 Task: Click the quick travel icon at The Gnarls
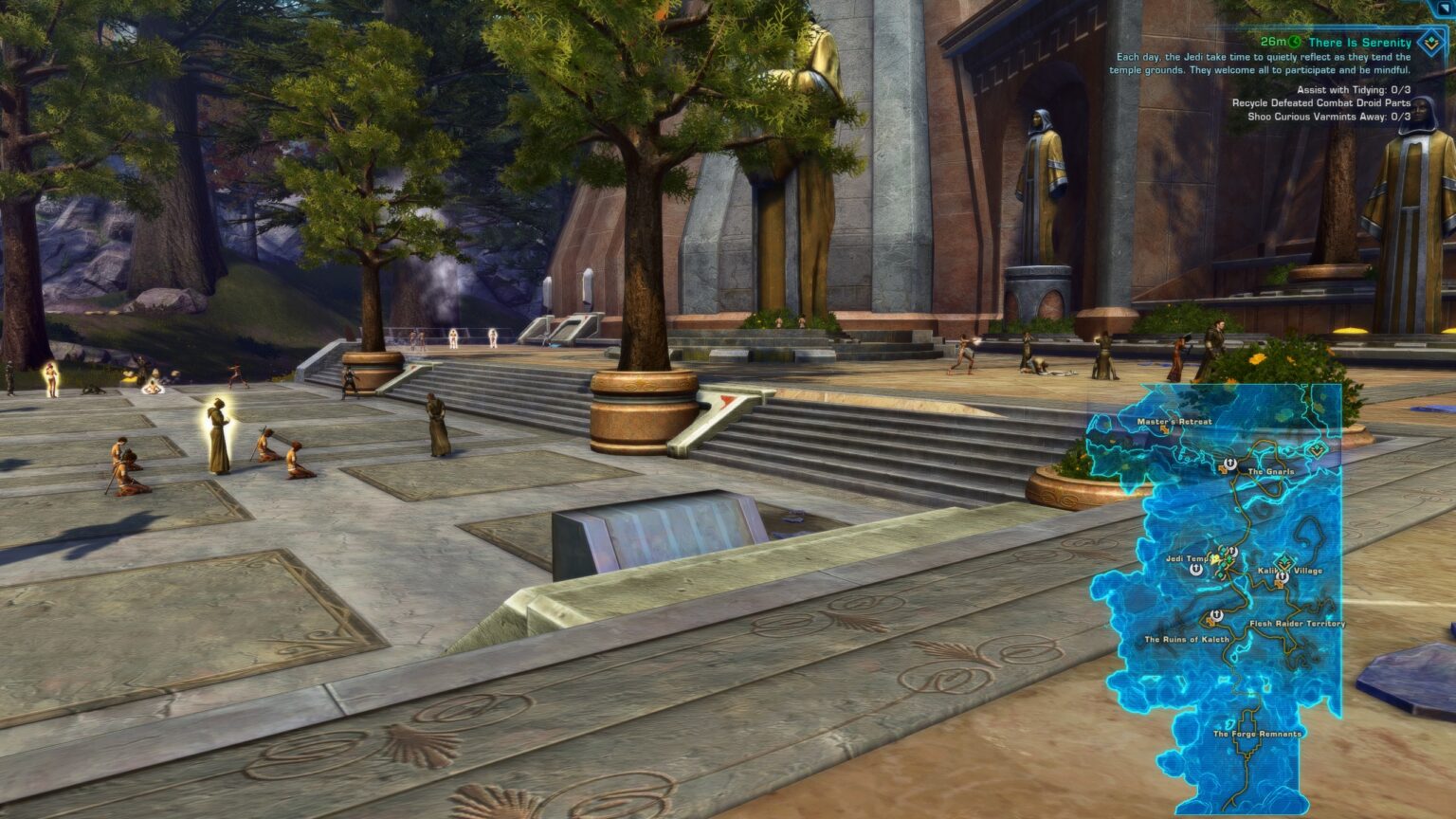[x=1230, y=464]
